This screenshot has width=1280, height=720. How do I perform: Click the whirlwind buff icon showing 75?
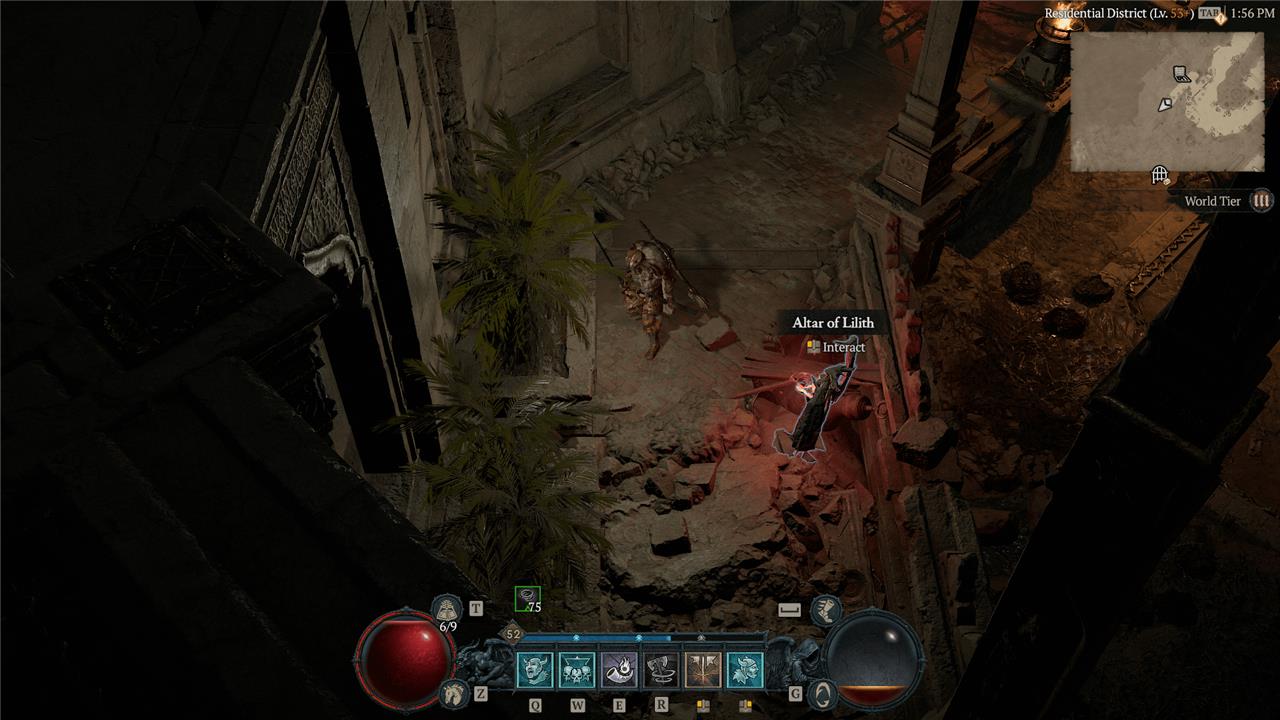coord(527,599)
